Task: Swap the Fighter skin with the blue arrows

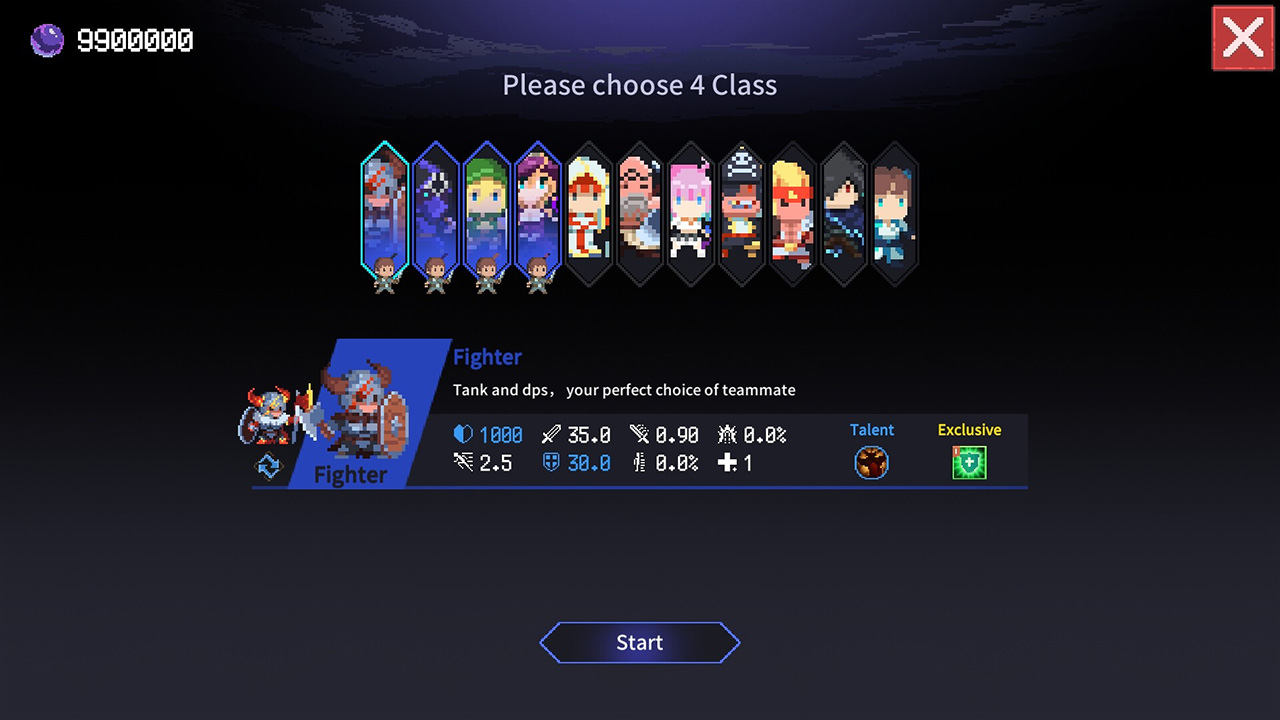Action: coord(269,467)
